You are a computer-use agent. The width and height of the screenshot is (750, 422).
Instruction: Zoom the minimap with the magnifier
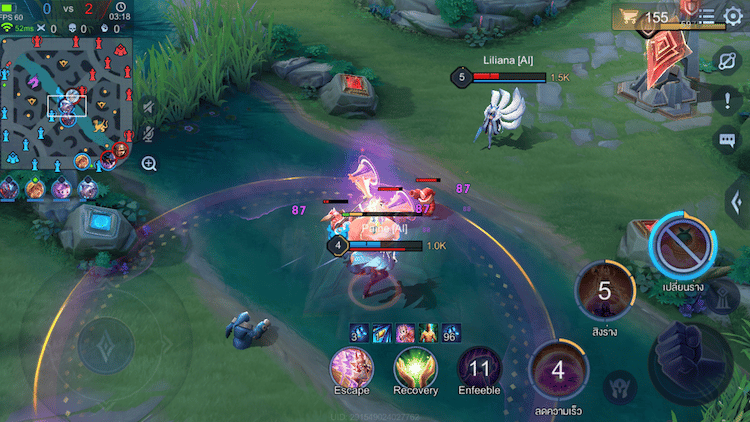click(149, 163)
